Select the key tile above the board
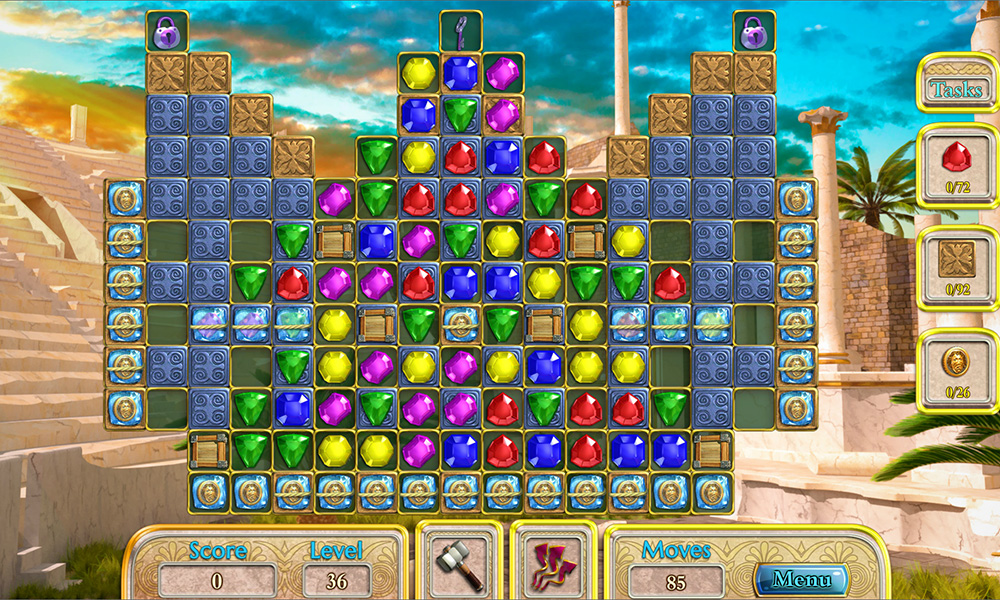The width and height of the screenshot is (1000, 600). (x=460, y=31)
